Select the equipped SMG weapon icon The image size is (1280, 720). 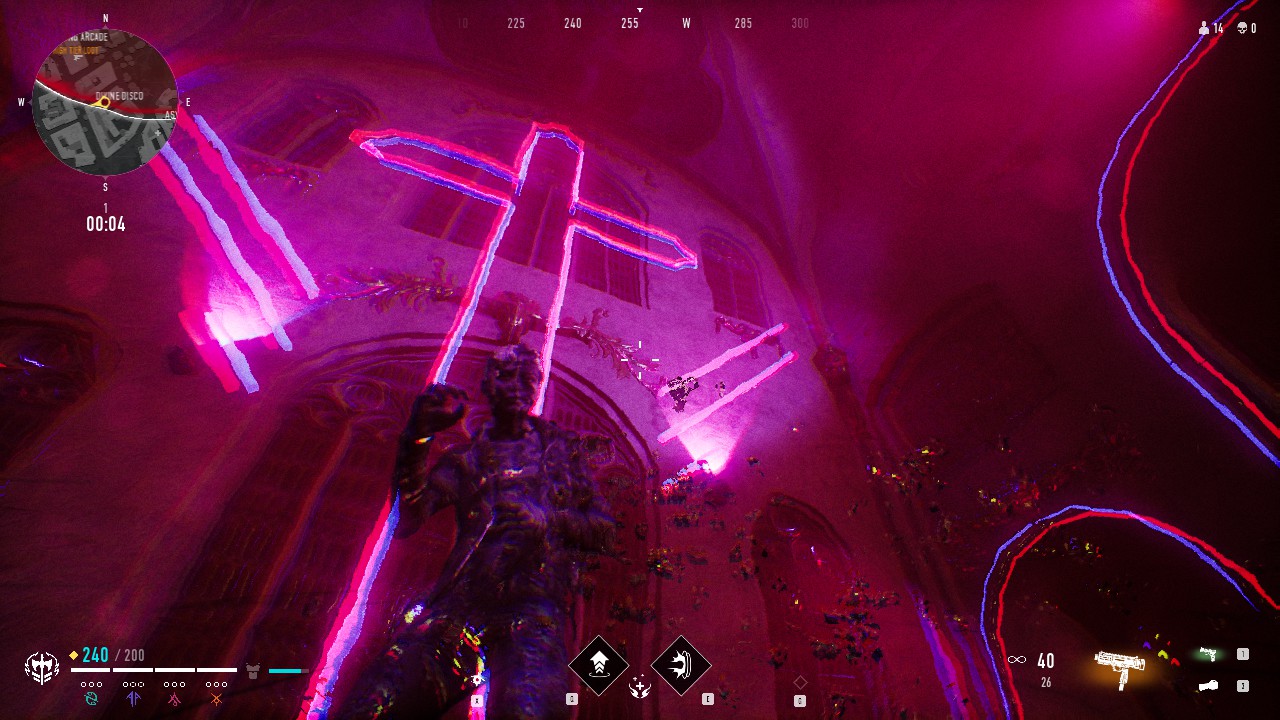click(x=1119, y=665)
